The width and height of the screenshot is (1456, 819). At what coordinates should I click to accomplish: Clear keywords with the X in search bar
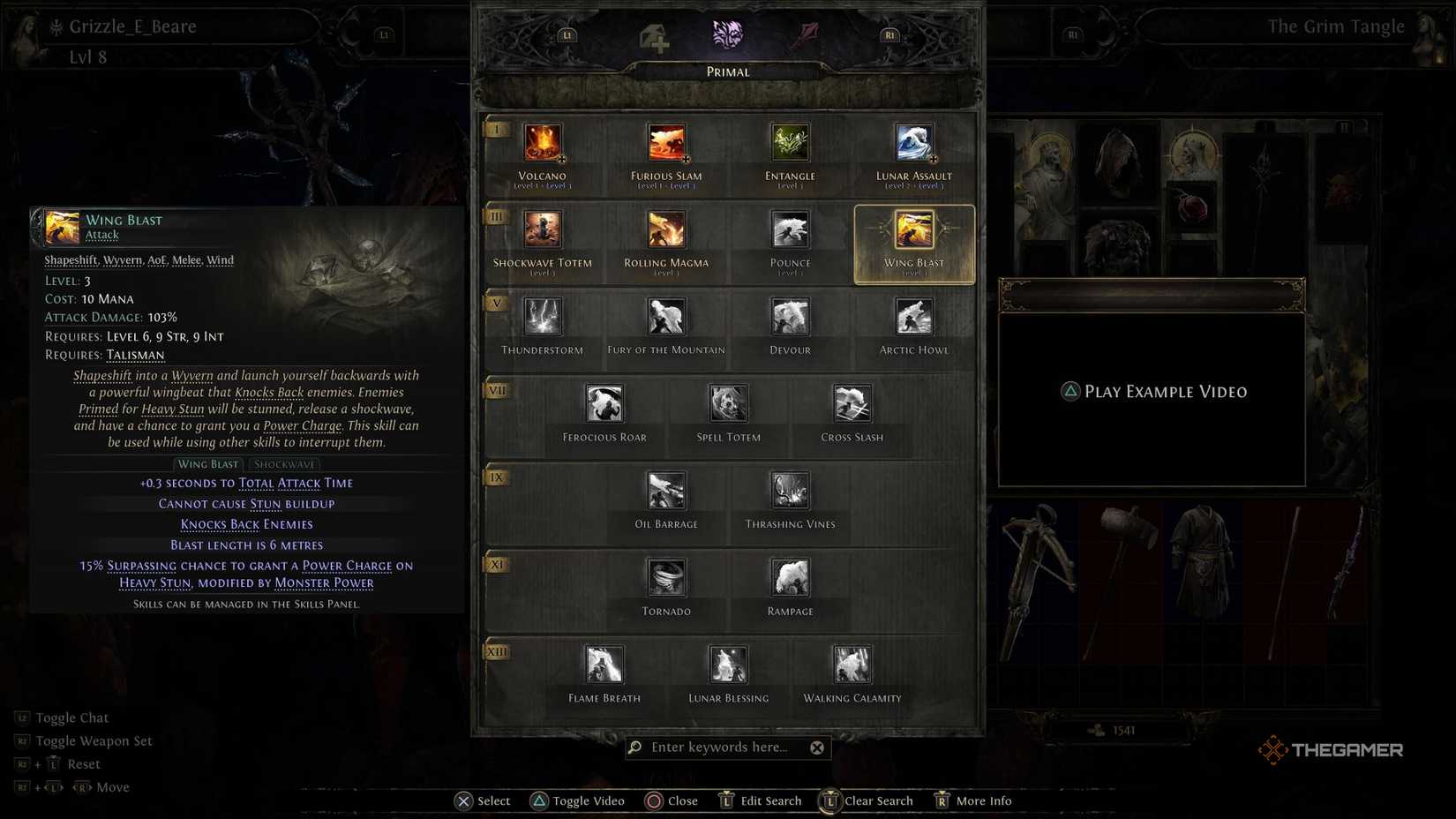[817, 747]
